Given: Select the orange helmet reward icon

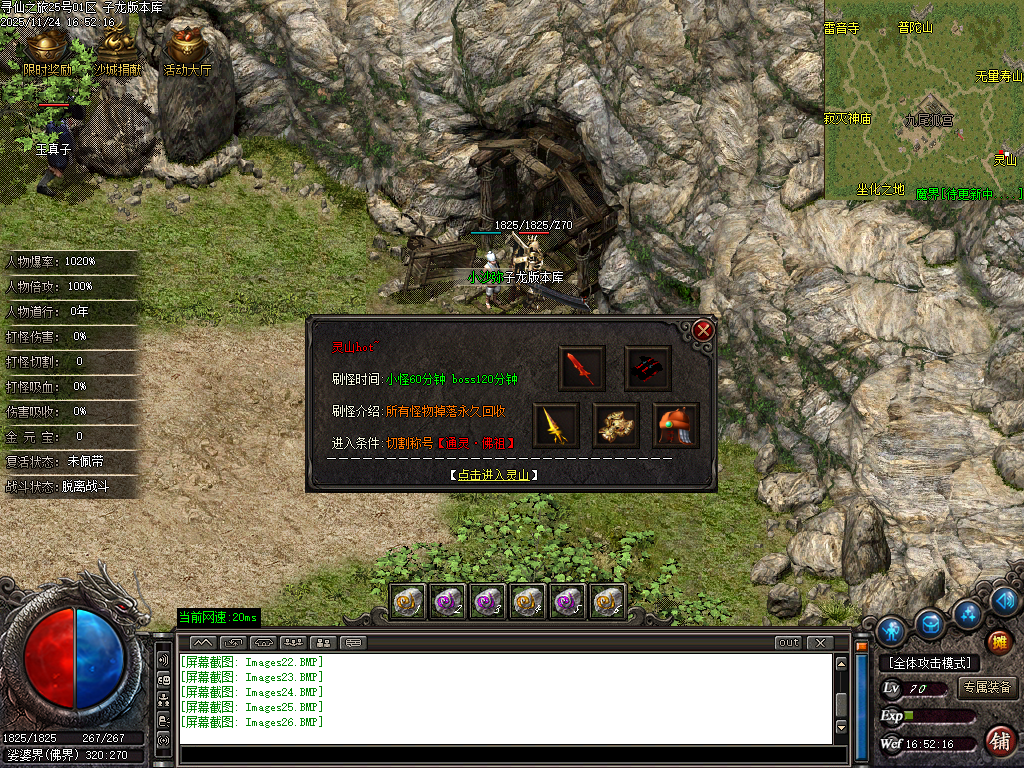Looking at the screenshot, I should click(676, 426).
